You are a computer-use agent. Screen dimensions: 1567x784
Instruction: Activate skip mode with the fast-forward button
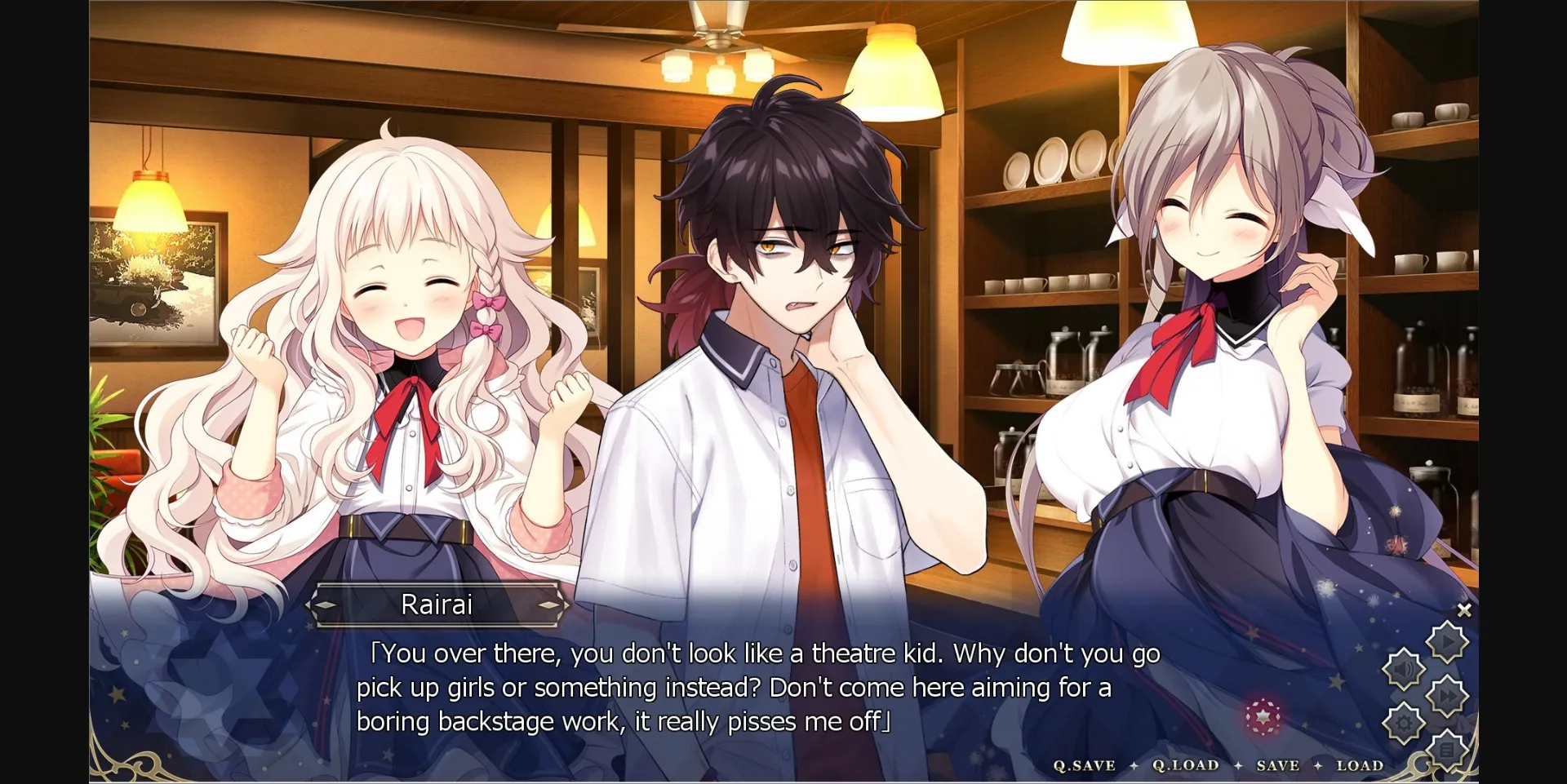coord(1447,694)
